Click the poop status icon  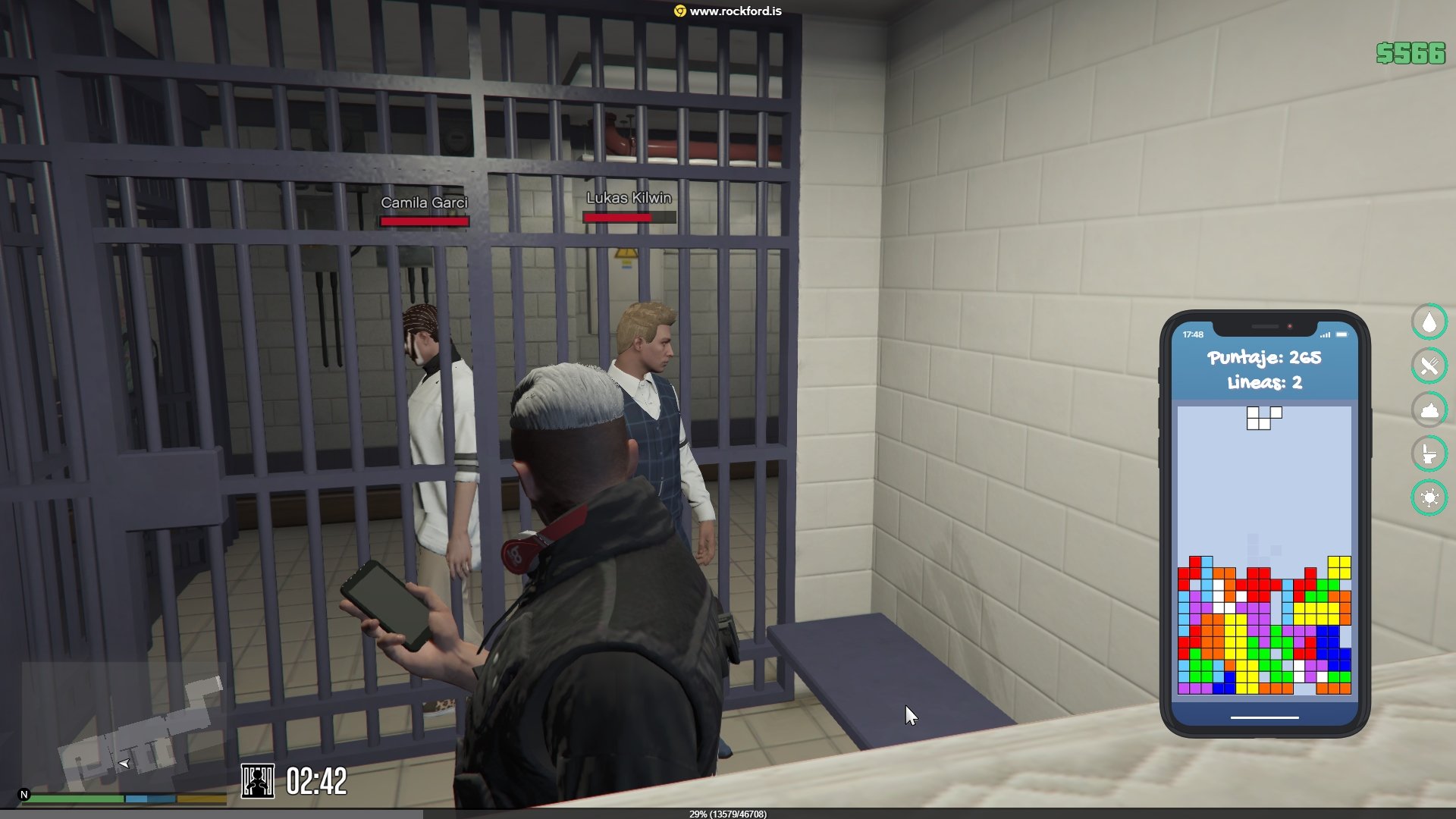click(x=1429, y=410)
